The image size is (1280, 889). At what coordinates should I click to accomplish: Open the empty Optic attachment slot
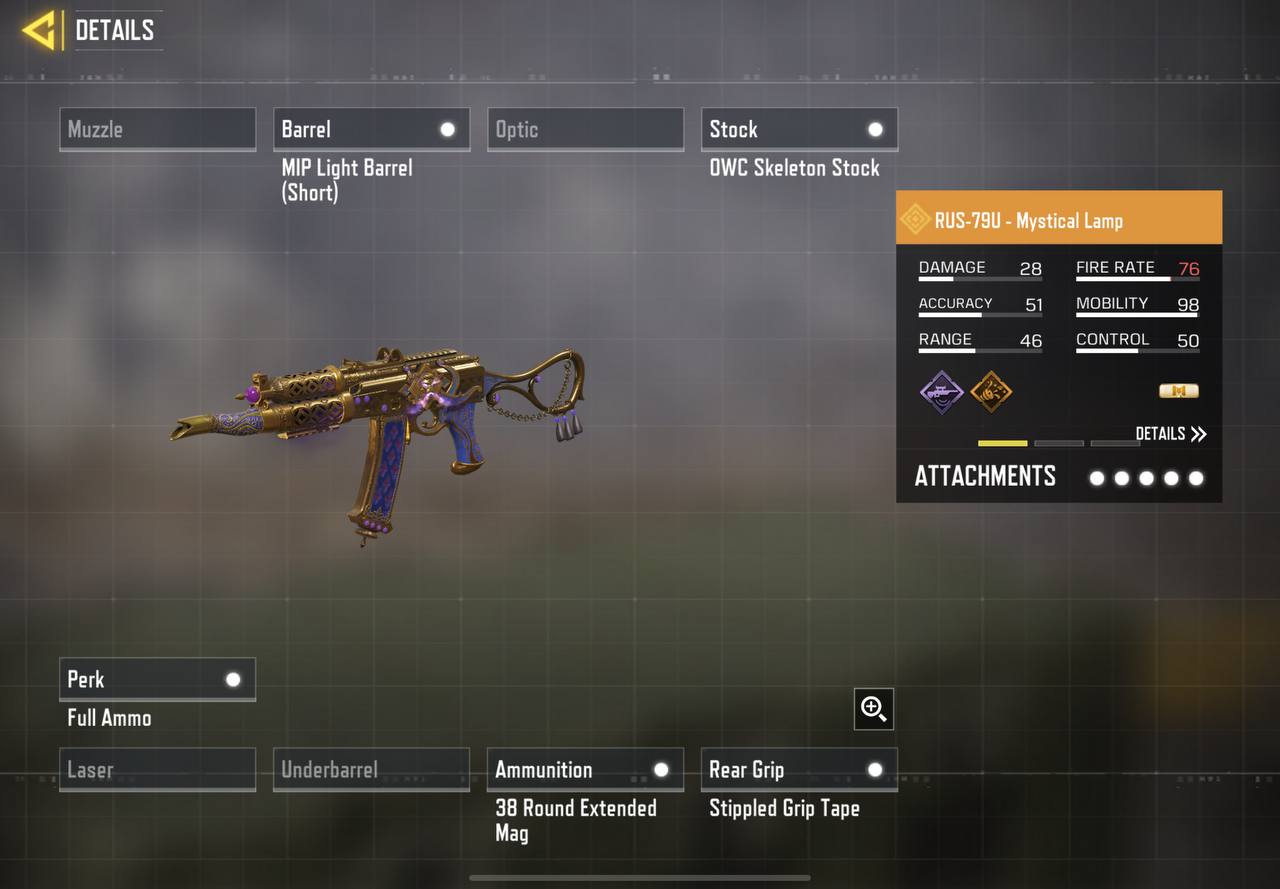pyautogui.click(x=585, y=129)
